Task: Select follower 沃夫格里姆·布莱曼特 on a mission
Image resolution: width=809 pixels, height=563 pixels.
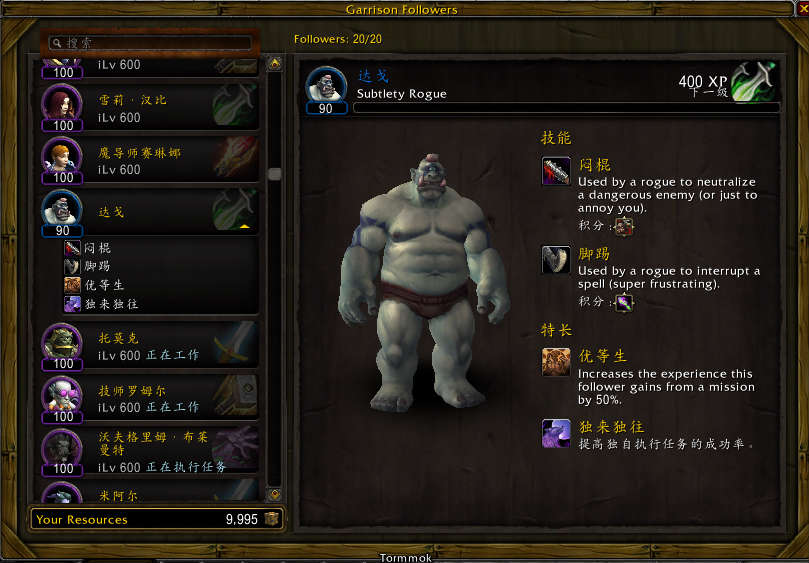Action: 150,451
